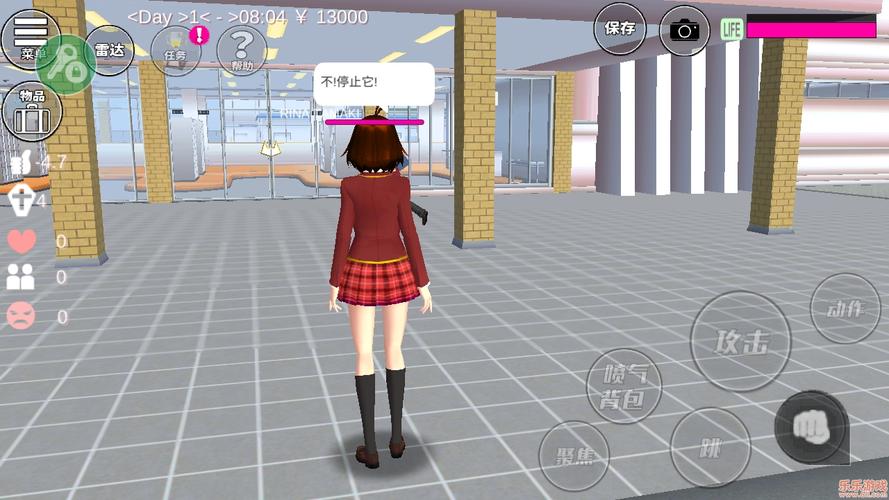
Task: Open the 动作 actions button
Action: 845,308
